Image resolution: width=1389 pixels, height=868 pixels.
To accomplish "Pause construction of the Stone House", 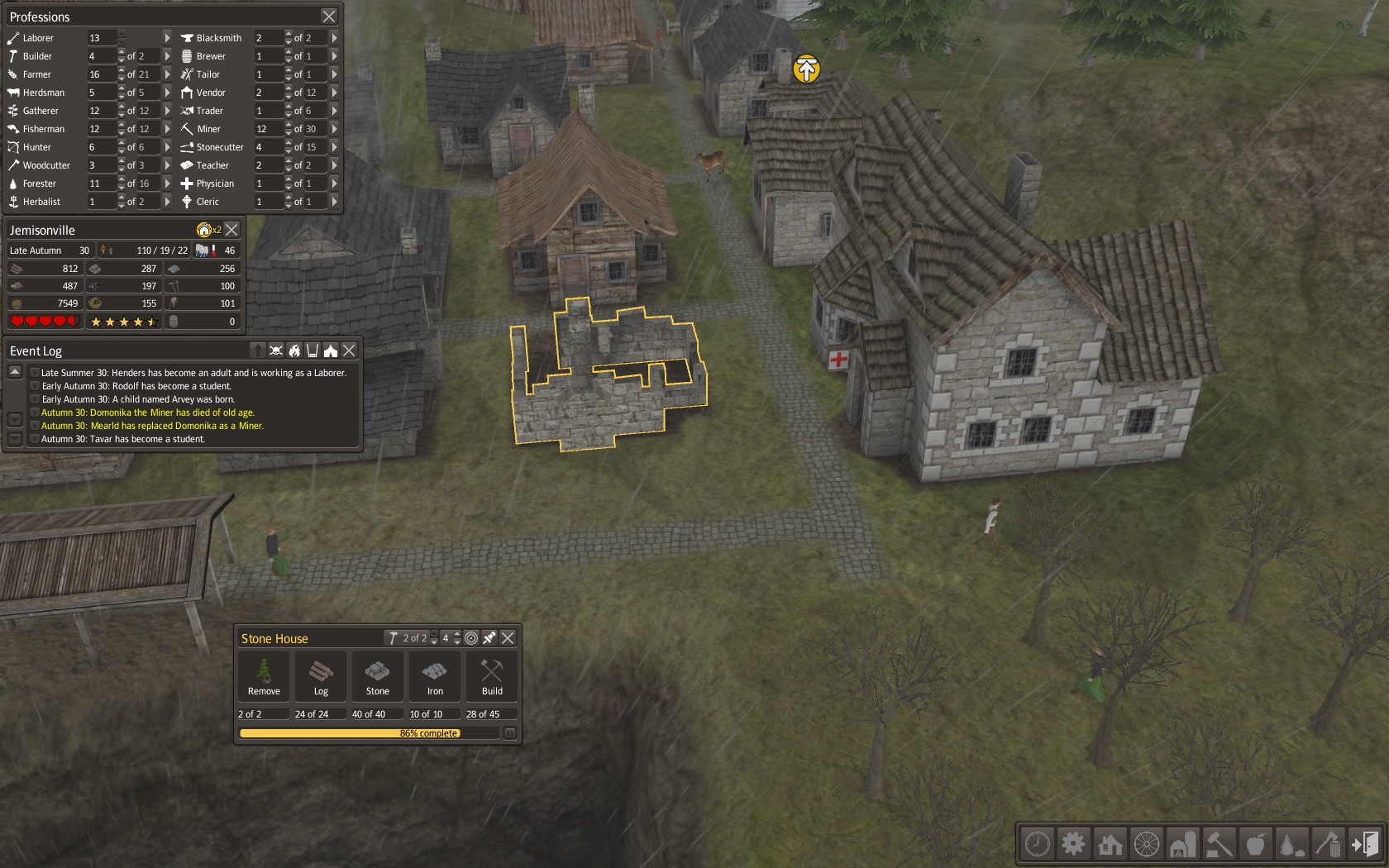I will pyautogui.click(x=509, y=733).
